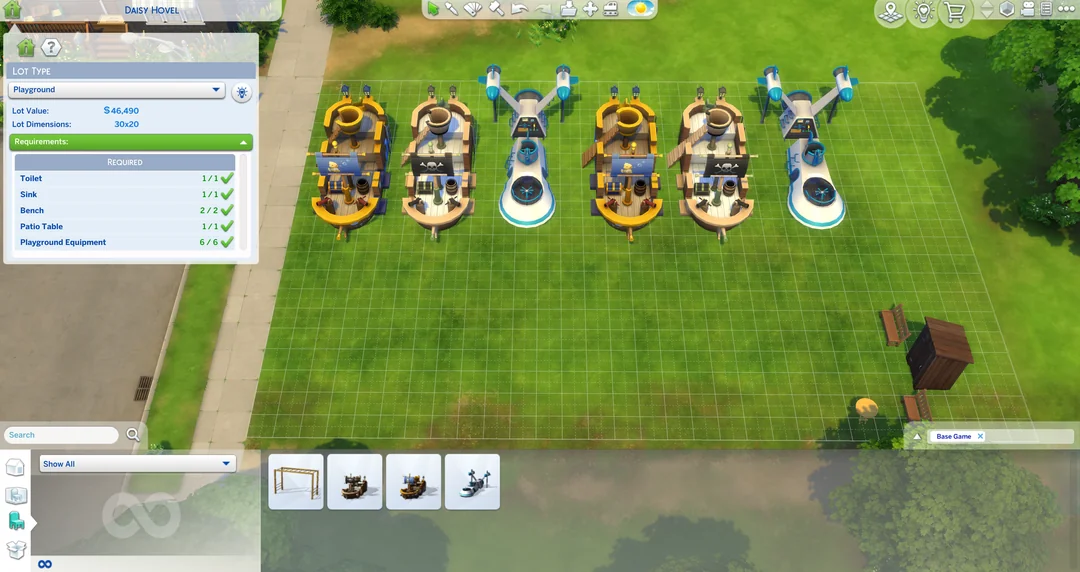Click the question mark help icon
This screenshot has width=1080, height=572.
click(51, 48)
